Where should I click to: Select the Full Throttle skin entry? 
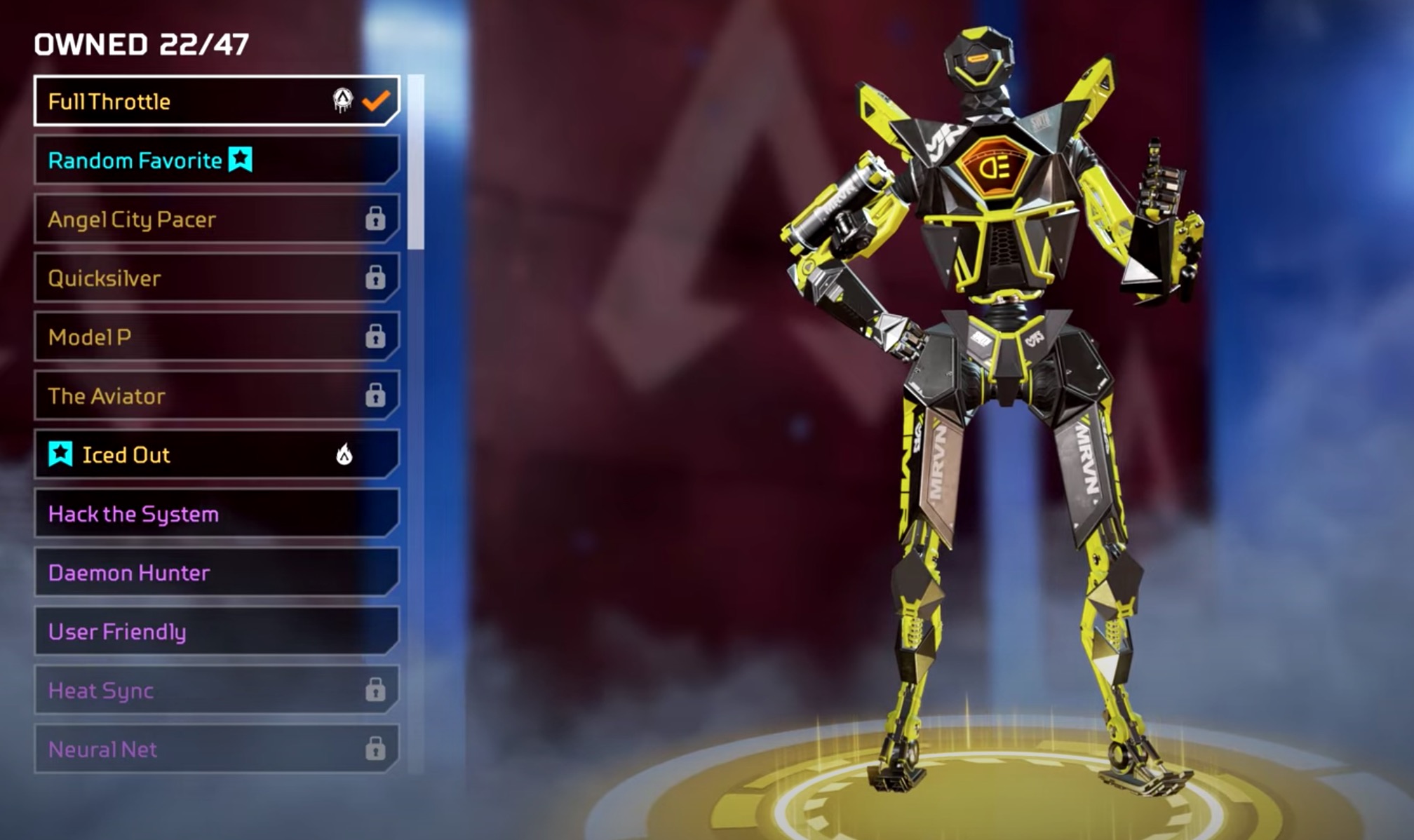point(175,101)
